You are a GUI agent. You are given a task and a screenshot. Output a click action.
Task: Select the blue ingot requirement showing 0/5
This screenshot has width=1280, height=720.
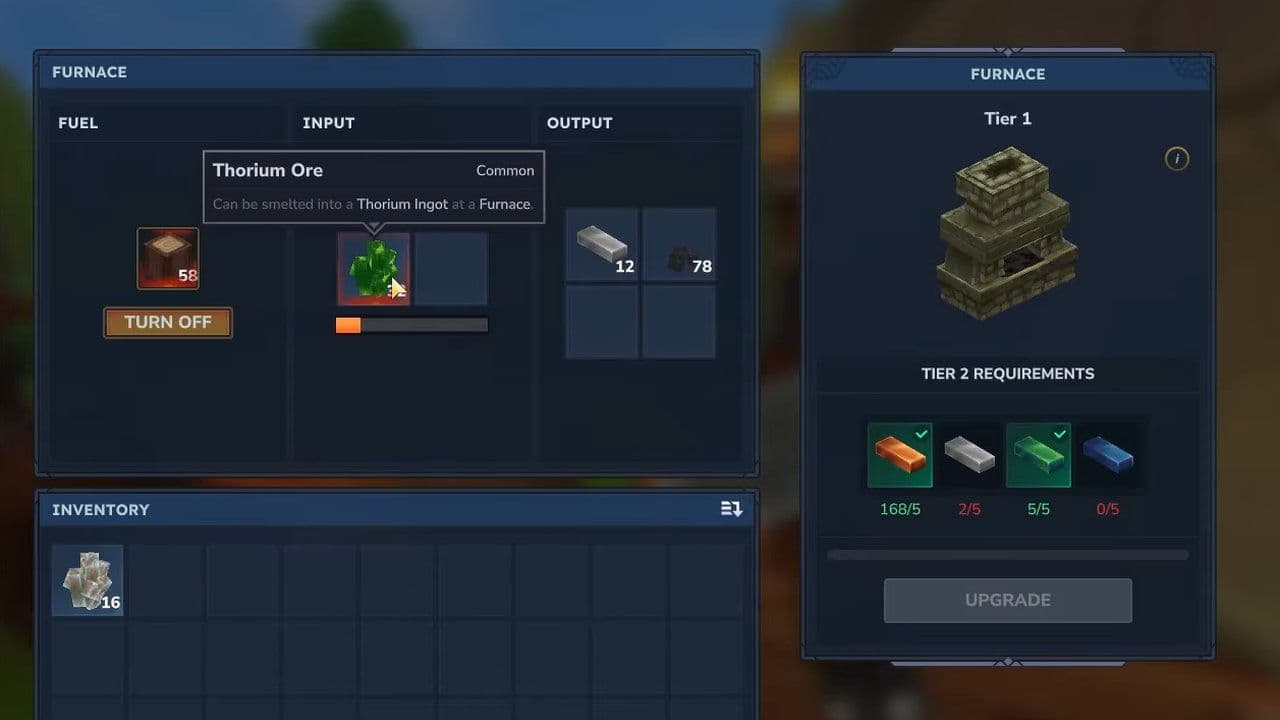pyautogui.click(x=1107, y=455)
